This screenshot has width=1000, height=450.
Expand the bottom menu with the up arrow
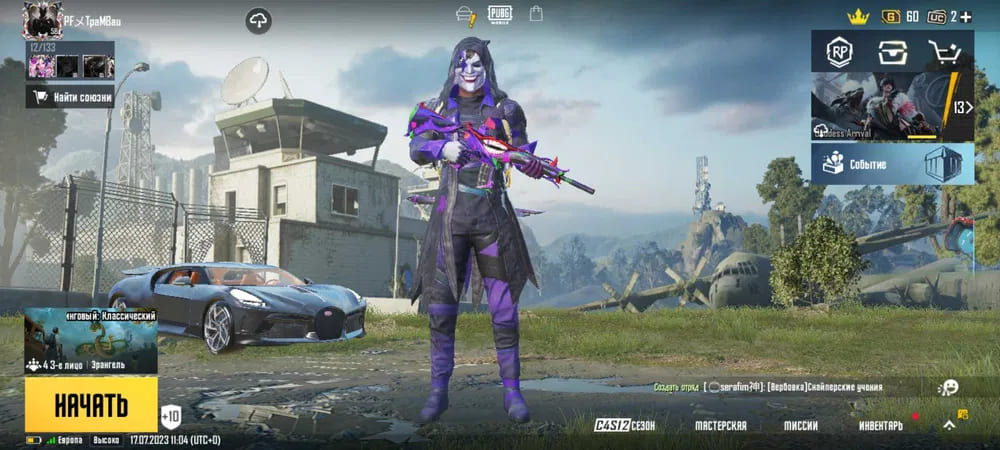point(949,425)
